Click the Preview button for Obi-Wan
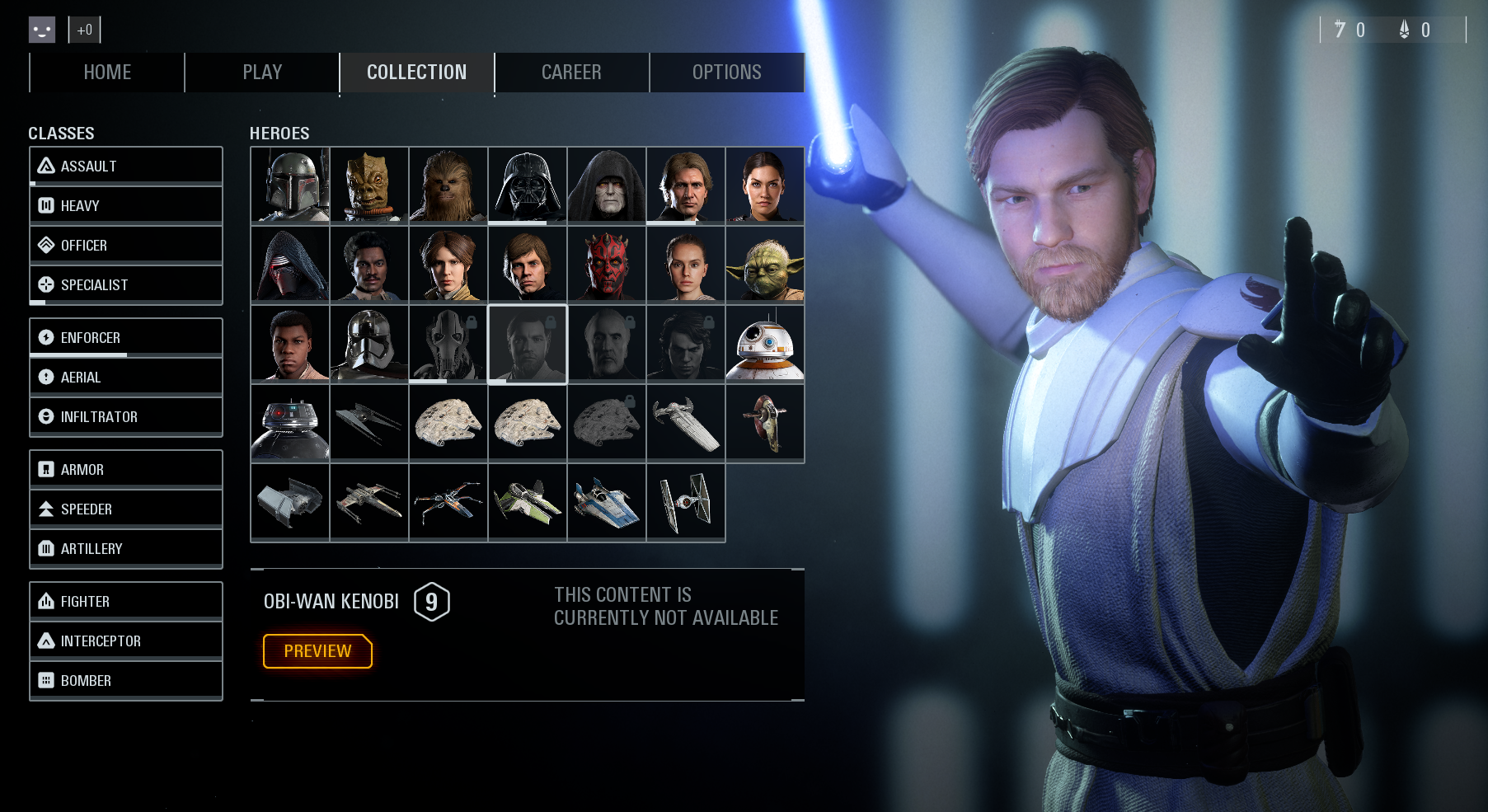The width and height of the screenshot is (1488, 812). 317,651
